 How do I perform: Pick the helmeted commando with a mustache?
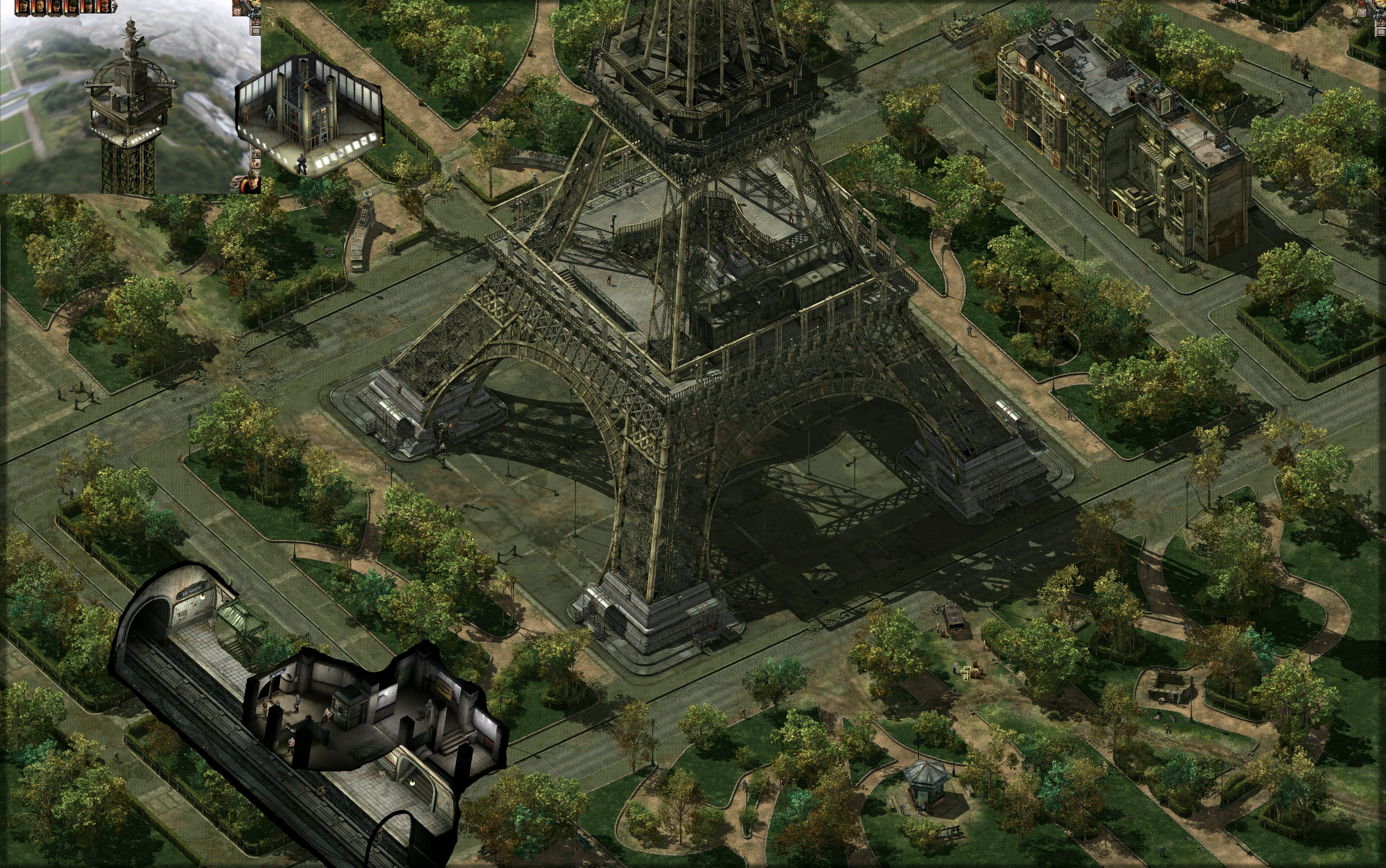[73, 6]
